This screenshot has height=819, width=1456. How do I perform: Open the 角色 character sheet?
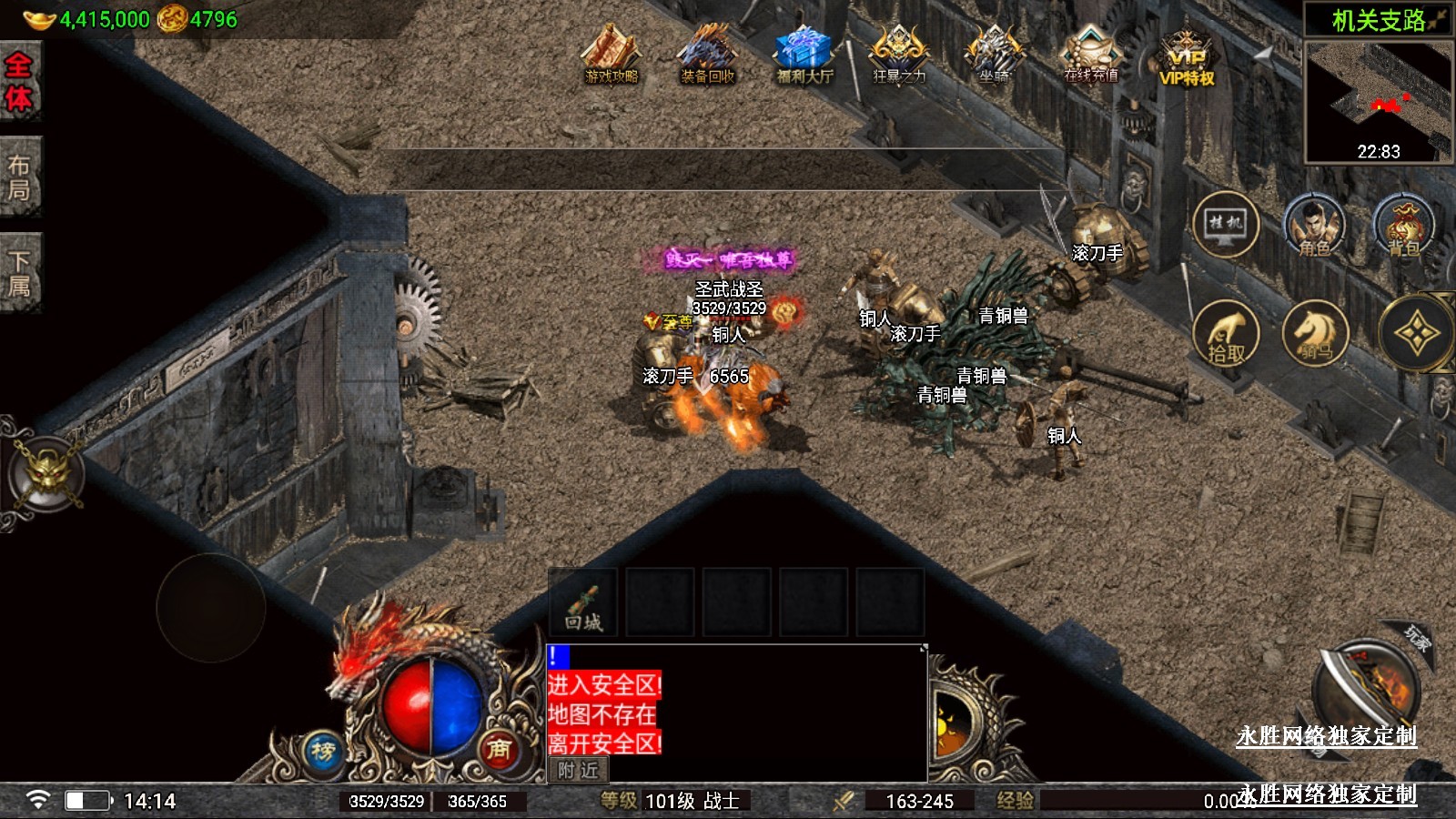[1314, 225]
